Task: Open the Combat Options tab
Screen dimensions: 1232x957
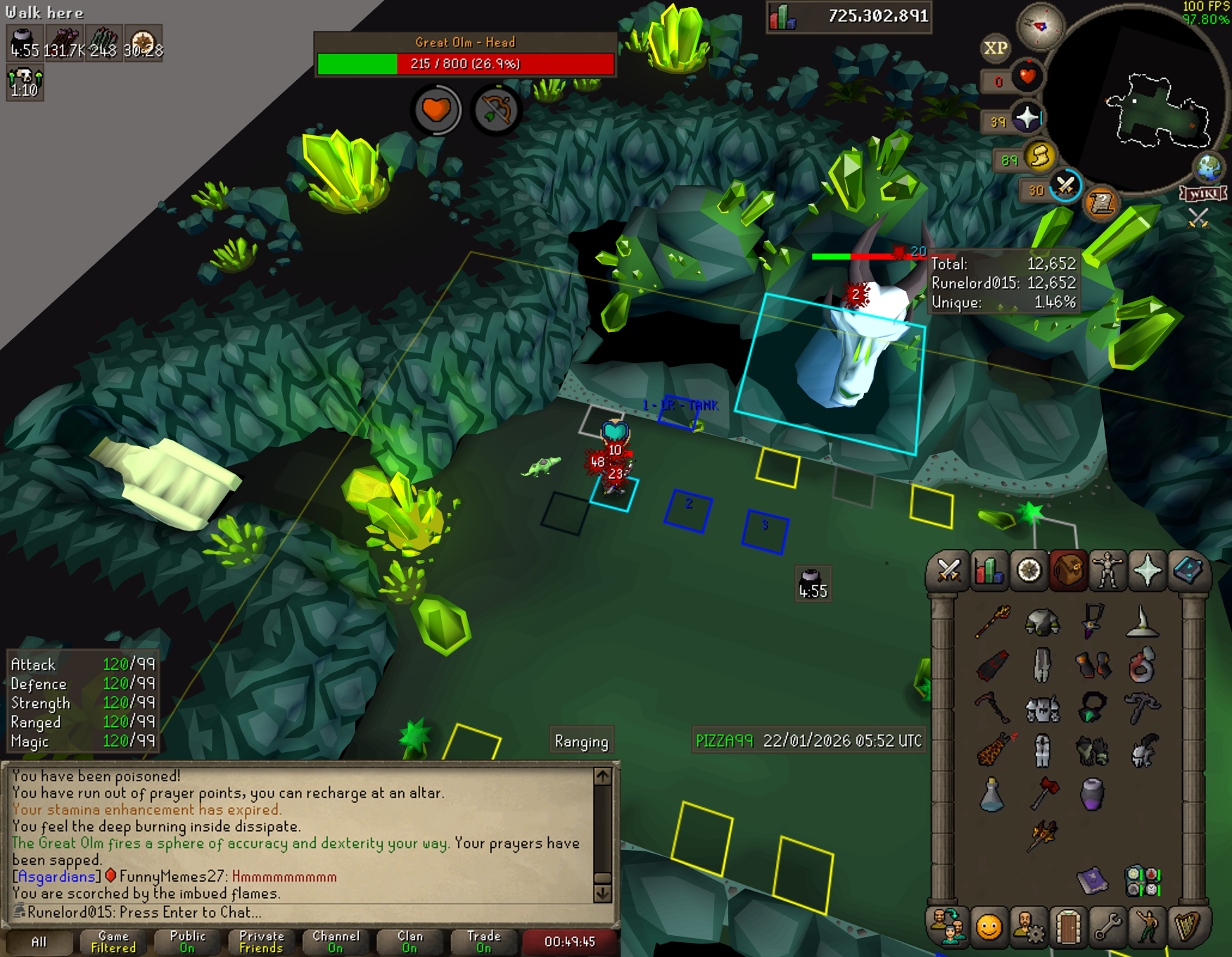Action: pyautogui.click(x=948, y=570)
